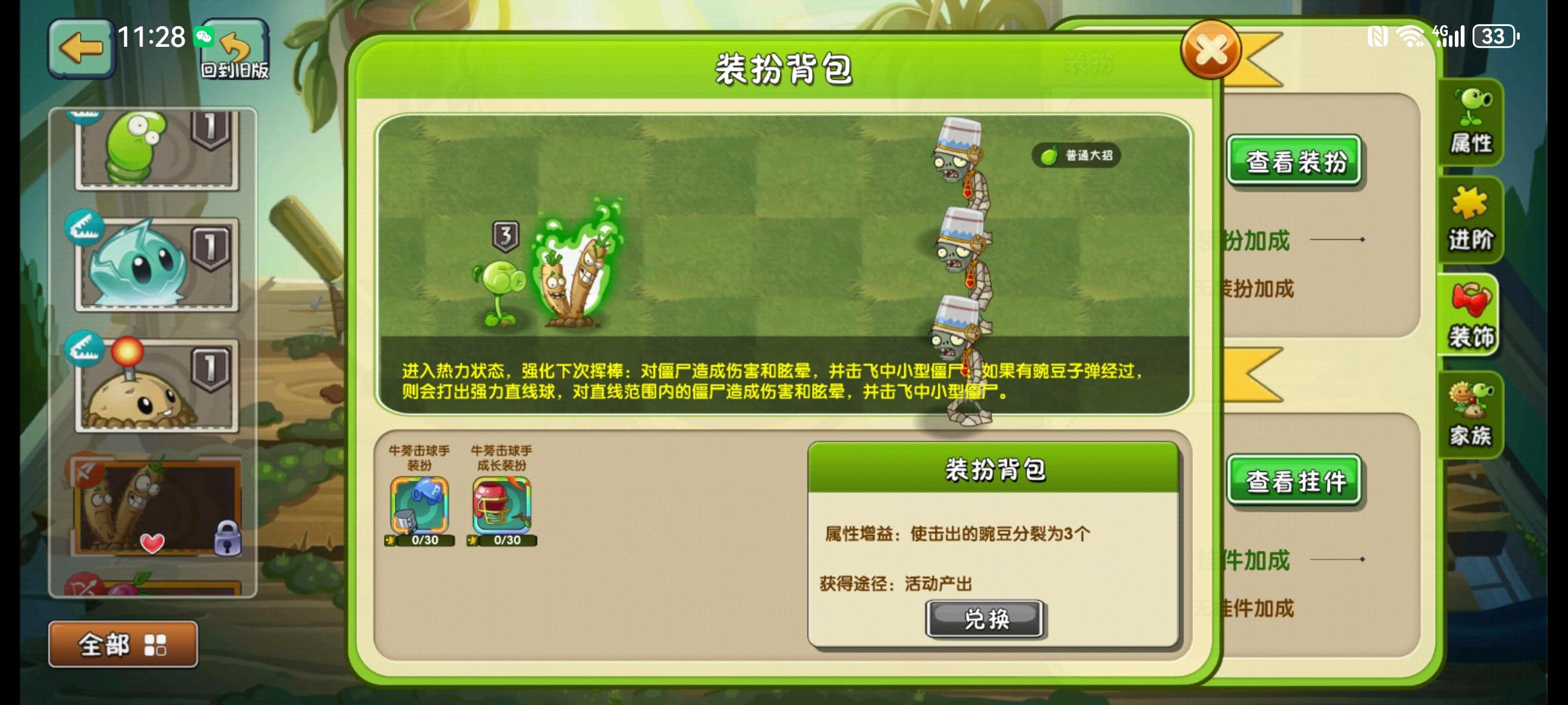Click the 0/30 progress bar under first costume
Image resolution: width=1568 pixels, height=705 pixels.
[420, 540]
